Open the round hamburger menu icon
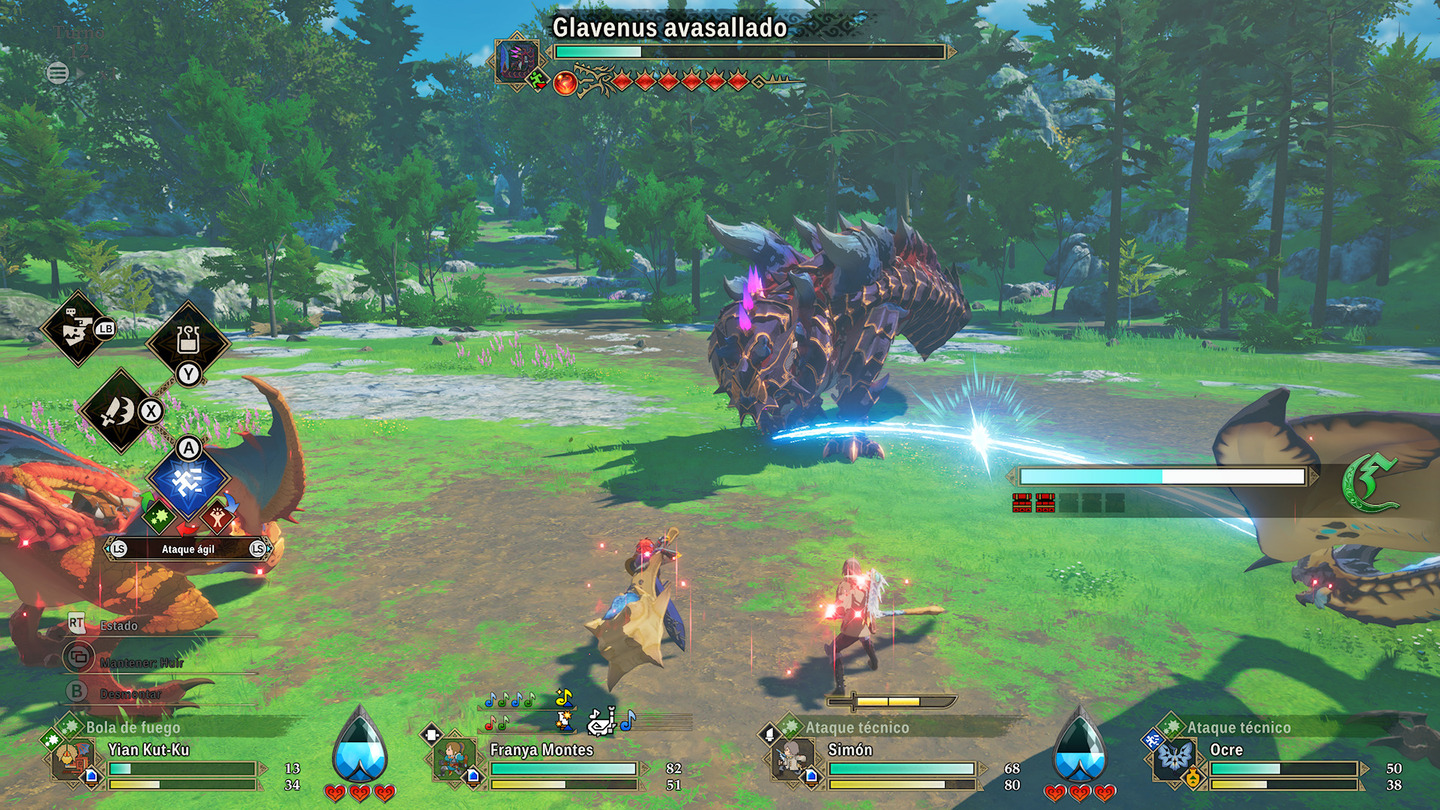 (x=58, y=72)
